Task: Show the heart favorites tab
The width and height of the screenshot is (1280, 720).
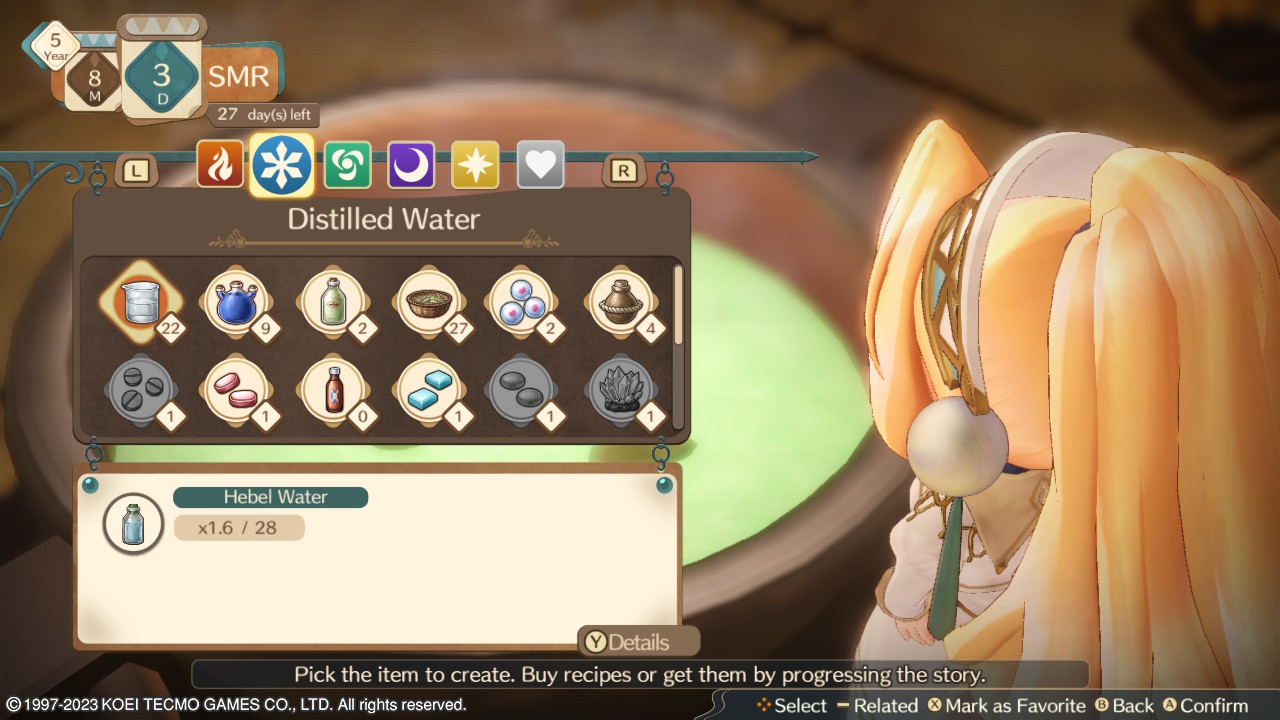Action: (x=540, y=165)
